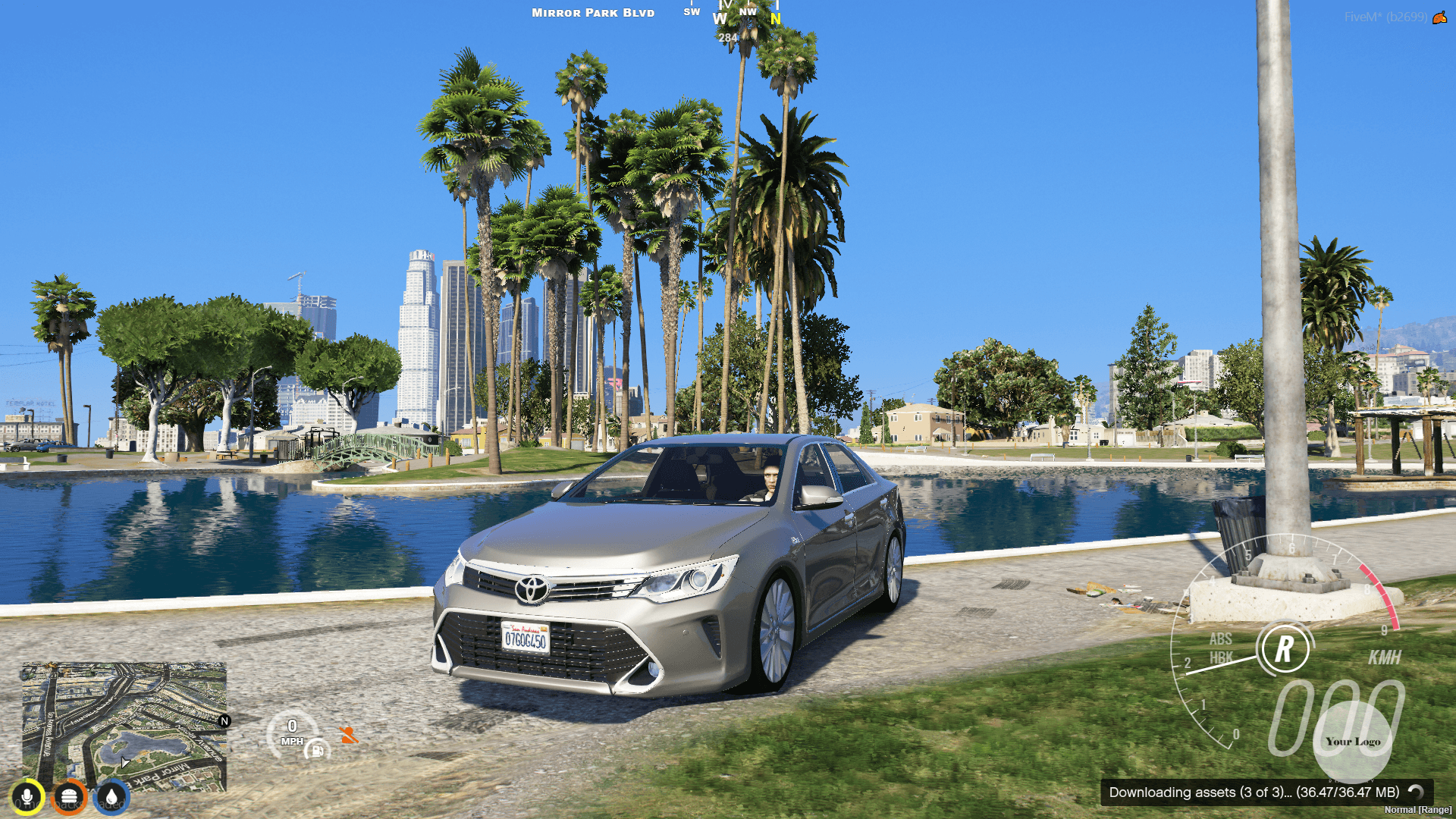Select the burger hunger status icon
This screenshot has height=819, width=1456.
pyautogui.click(x=69, y=795)
